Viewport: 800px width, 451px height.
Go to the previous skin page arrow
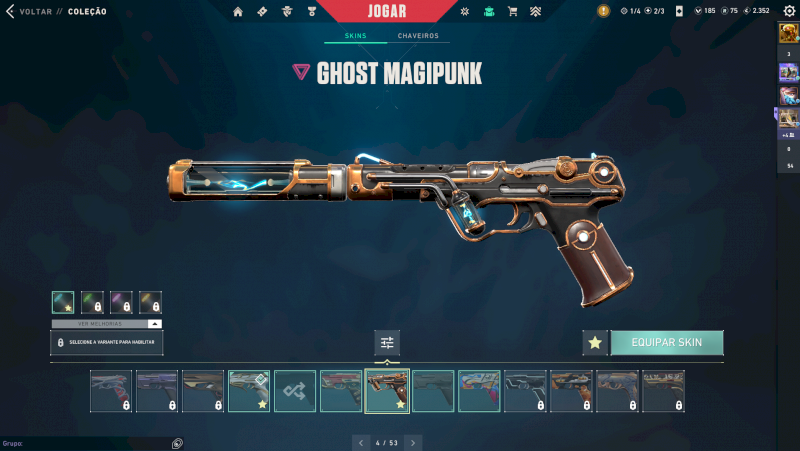coord(360,442)
